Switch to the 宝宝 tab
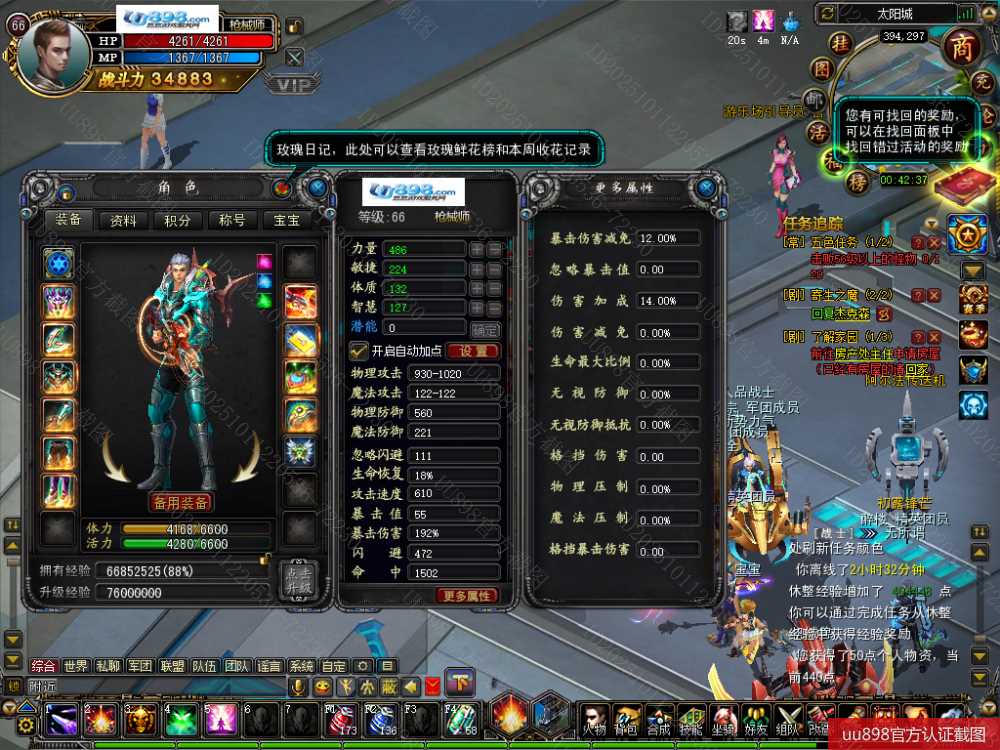Screen dimensions: 1000x750 (x=286, y=221)
